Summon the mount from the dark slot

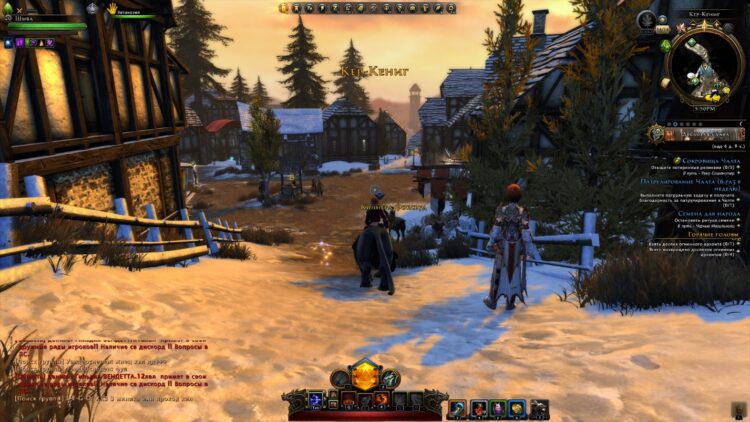539,407
